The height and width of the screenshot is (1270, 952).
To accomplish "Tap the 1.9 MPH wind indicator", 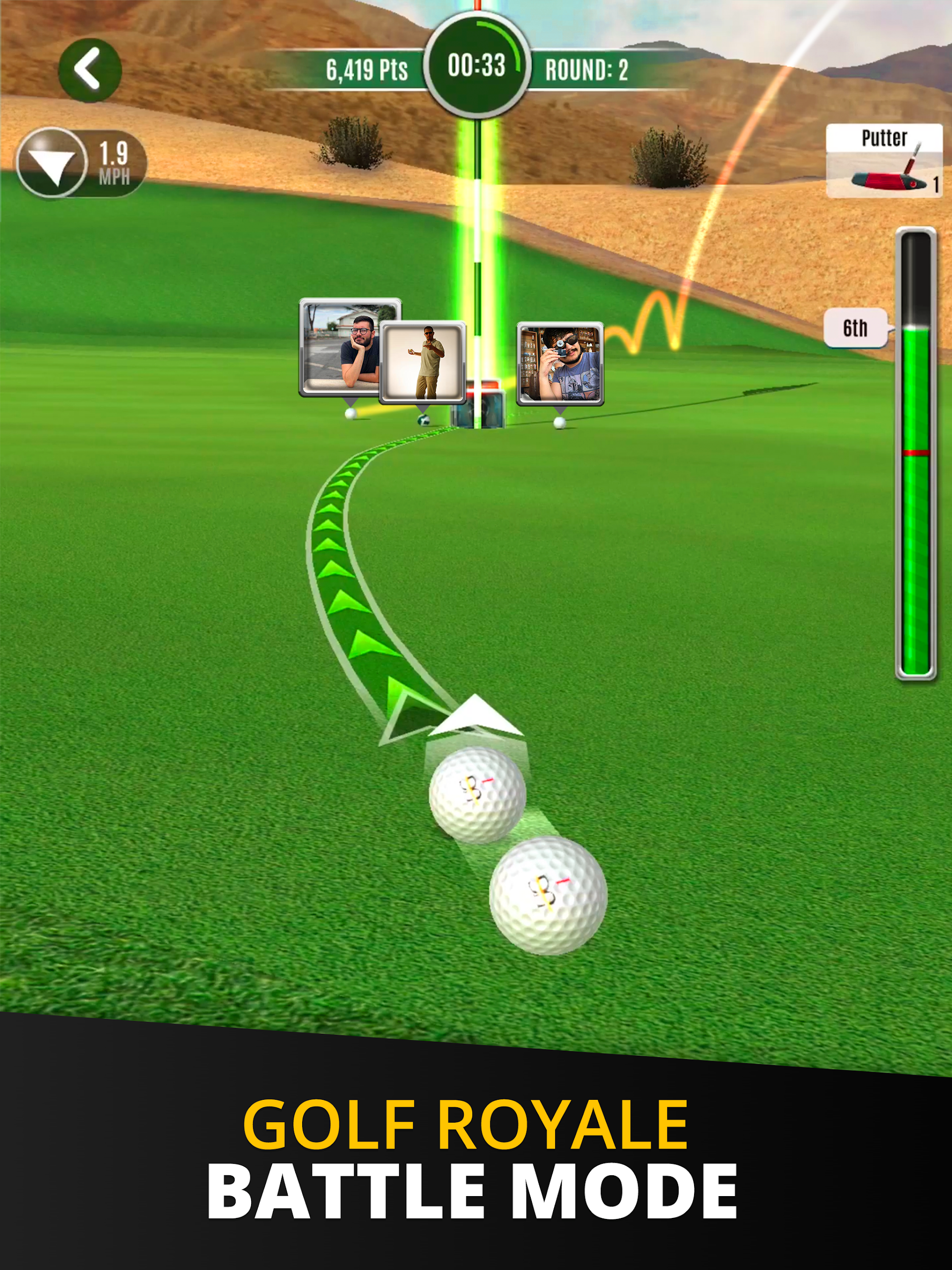I will pyautogui.click(x=81, y=163).
